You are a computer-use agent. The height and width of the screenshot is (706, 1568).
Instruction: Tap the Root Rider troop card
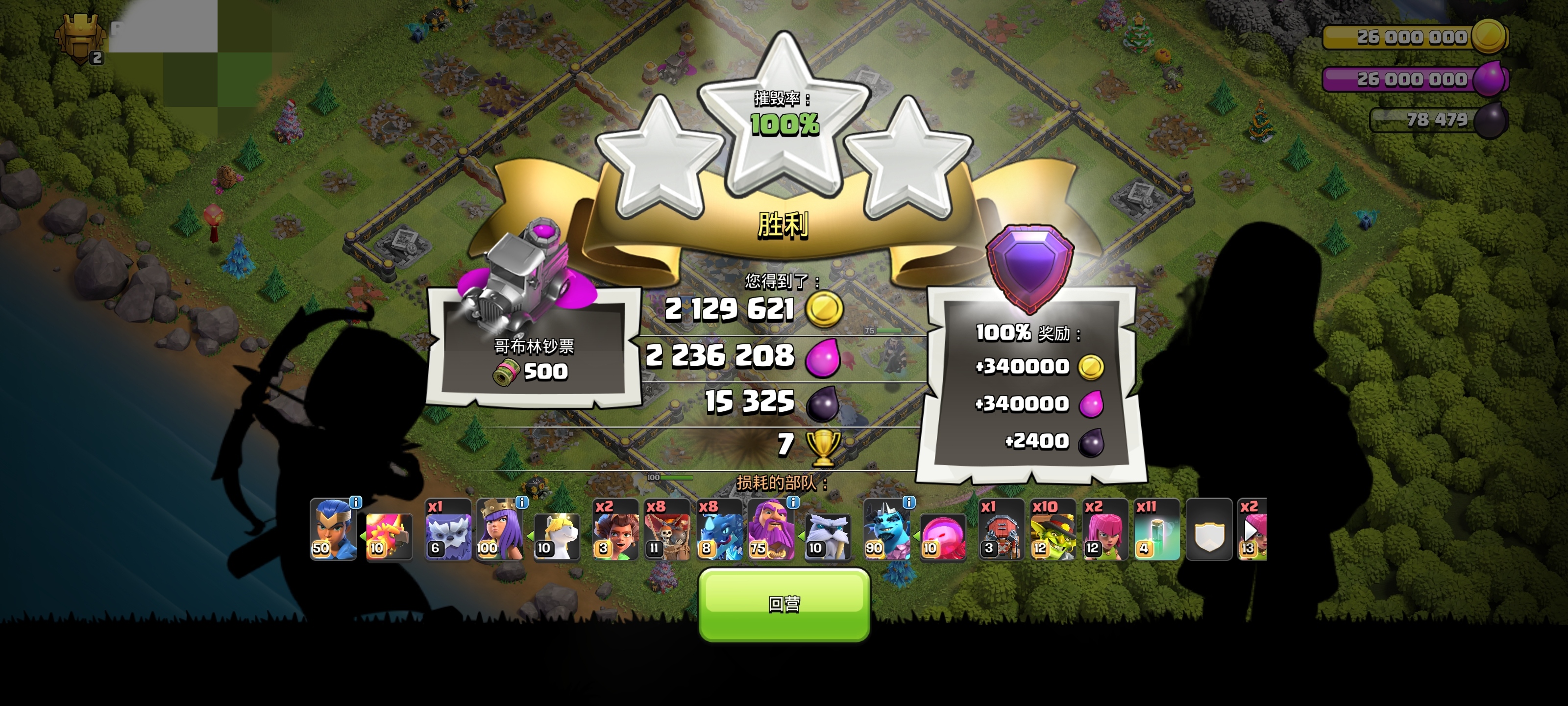pyautogui.click(x=615, y=530)
